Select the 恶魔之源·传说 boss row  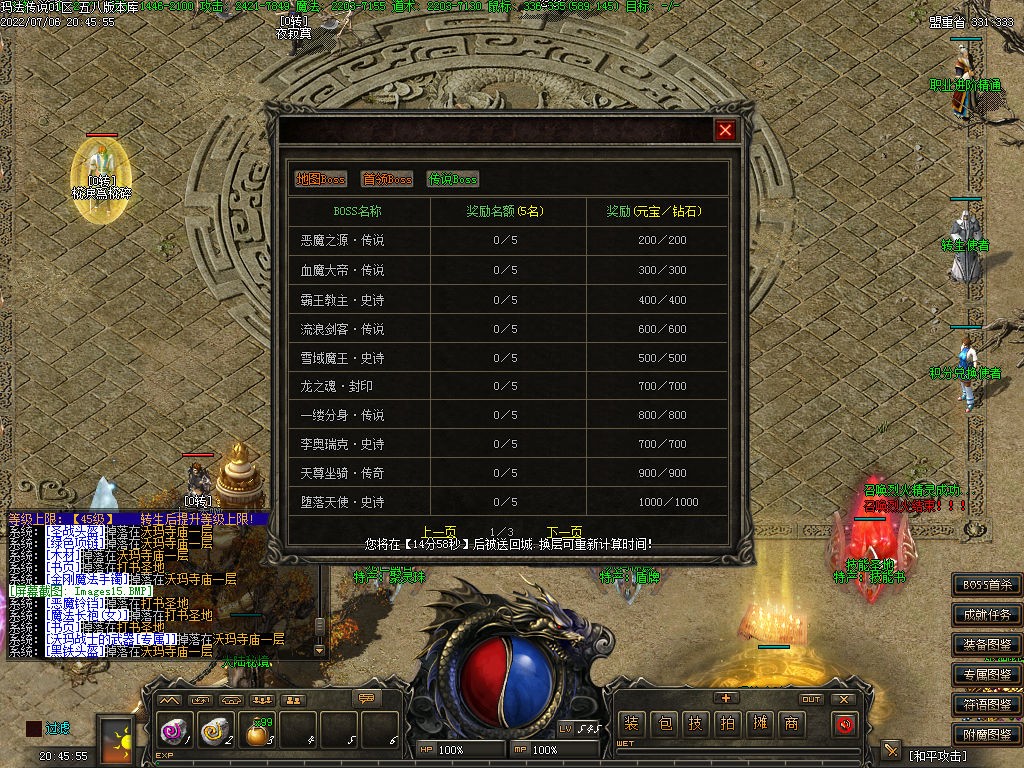pyautogui.click(x=342, y=241)
